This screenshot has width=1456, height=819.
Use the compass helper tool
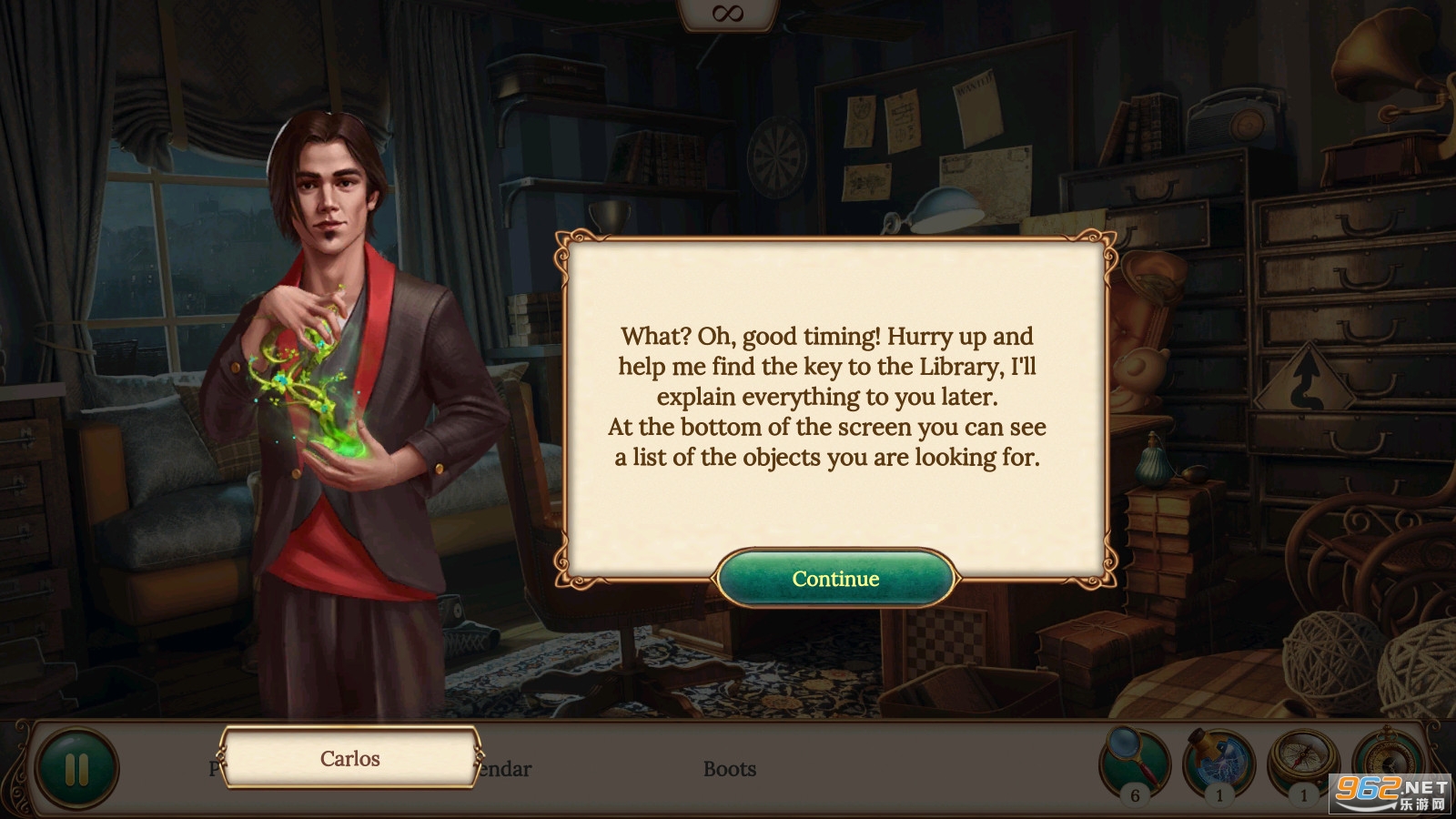click(1303, 761)
